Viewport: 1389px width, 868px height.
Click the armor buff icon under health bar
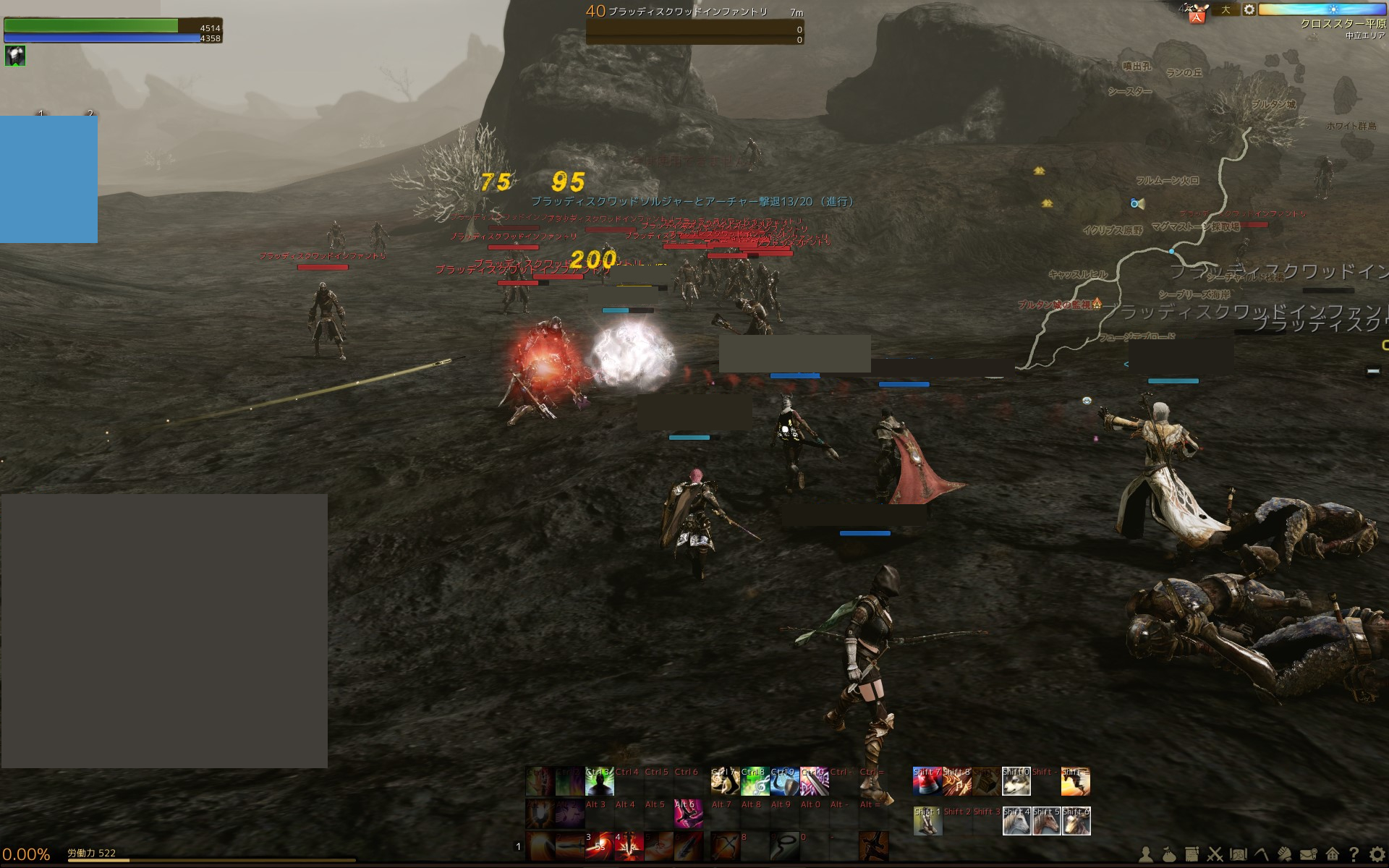pos(15,56)
